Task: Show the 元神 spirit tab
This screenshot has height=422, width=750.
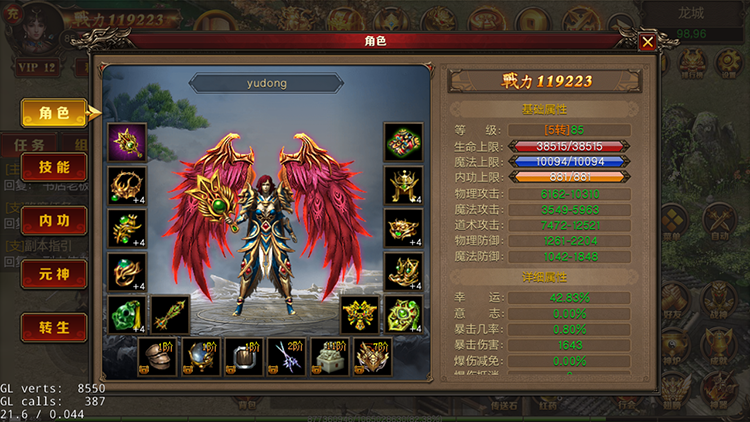Action: (53, 273)
